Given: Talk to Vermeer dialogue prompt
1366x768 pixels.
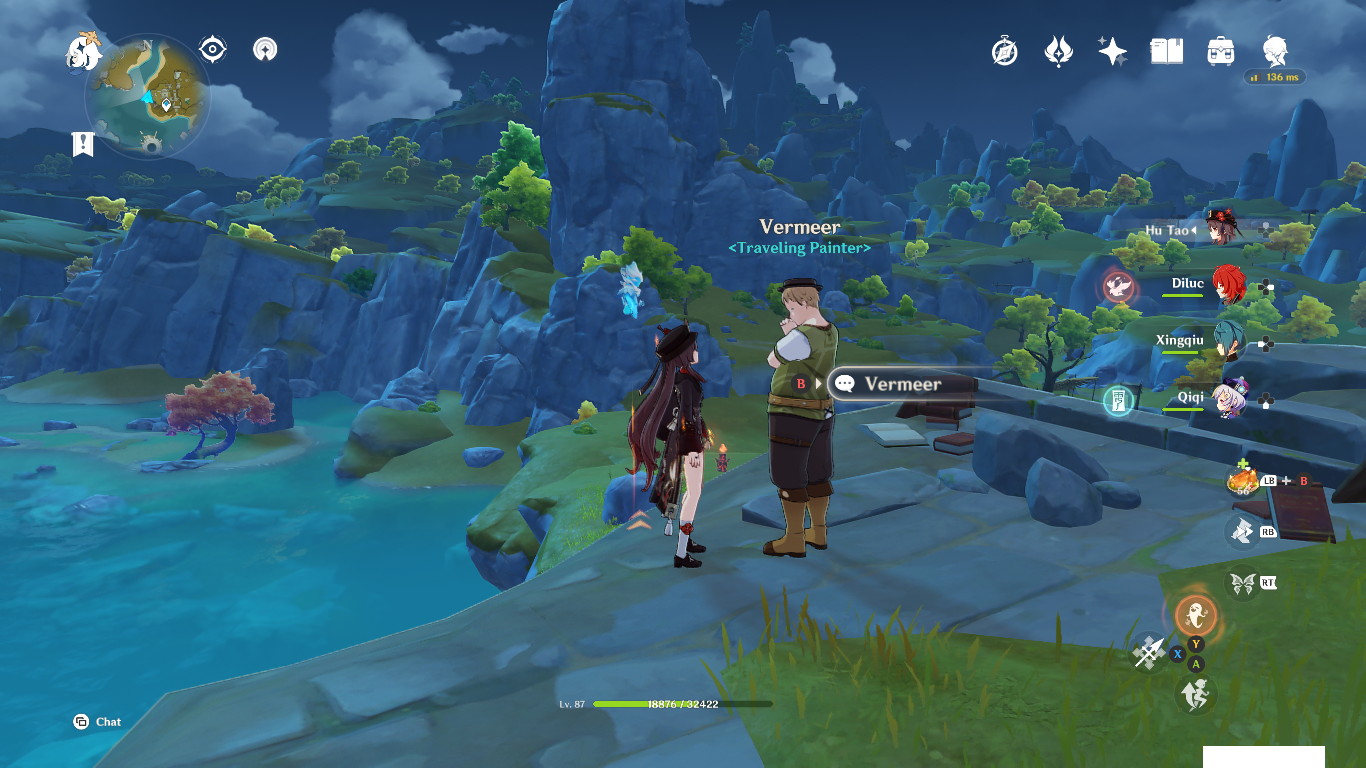Looking at the screenshot, I should (900, 384).
